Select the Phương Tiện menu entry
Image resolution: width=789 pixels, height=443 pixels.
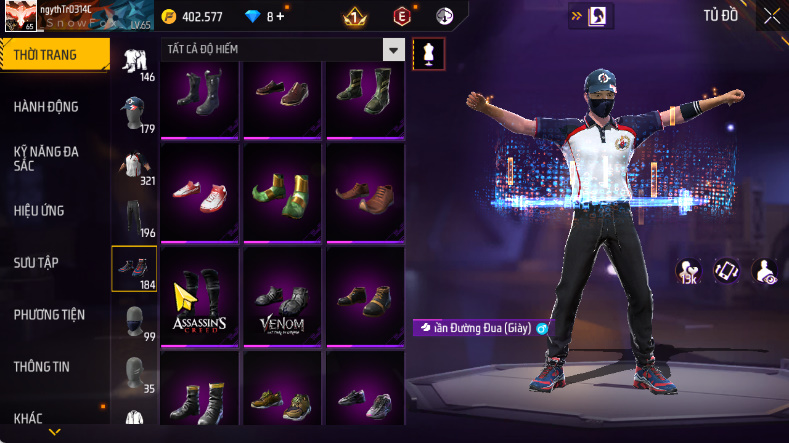49,315
